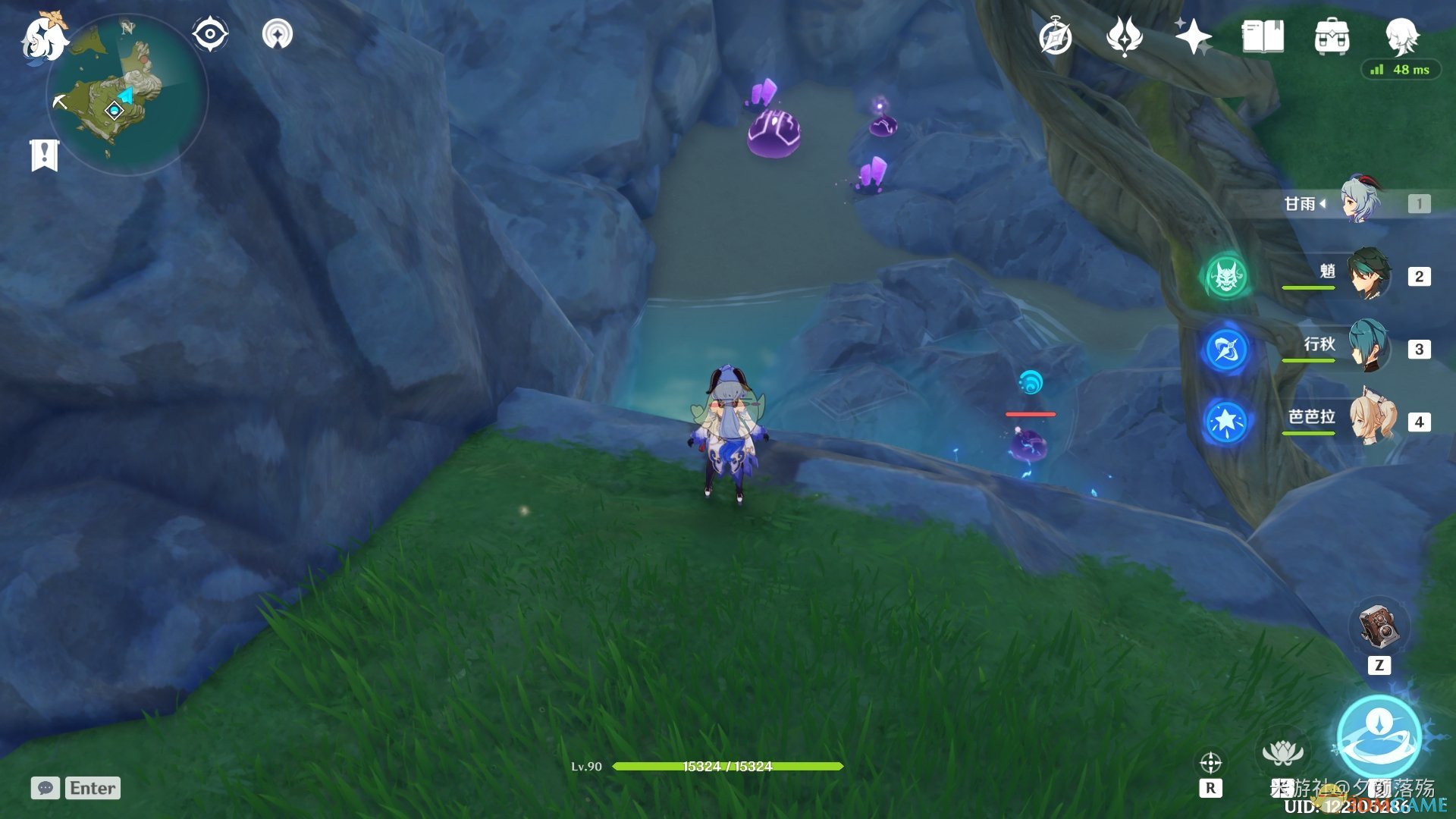Image resolution: width=1456 pixels, height=819 pixels.
Task: Open the inventory backpack icon
Action: (x=1332, y=36)
